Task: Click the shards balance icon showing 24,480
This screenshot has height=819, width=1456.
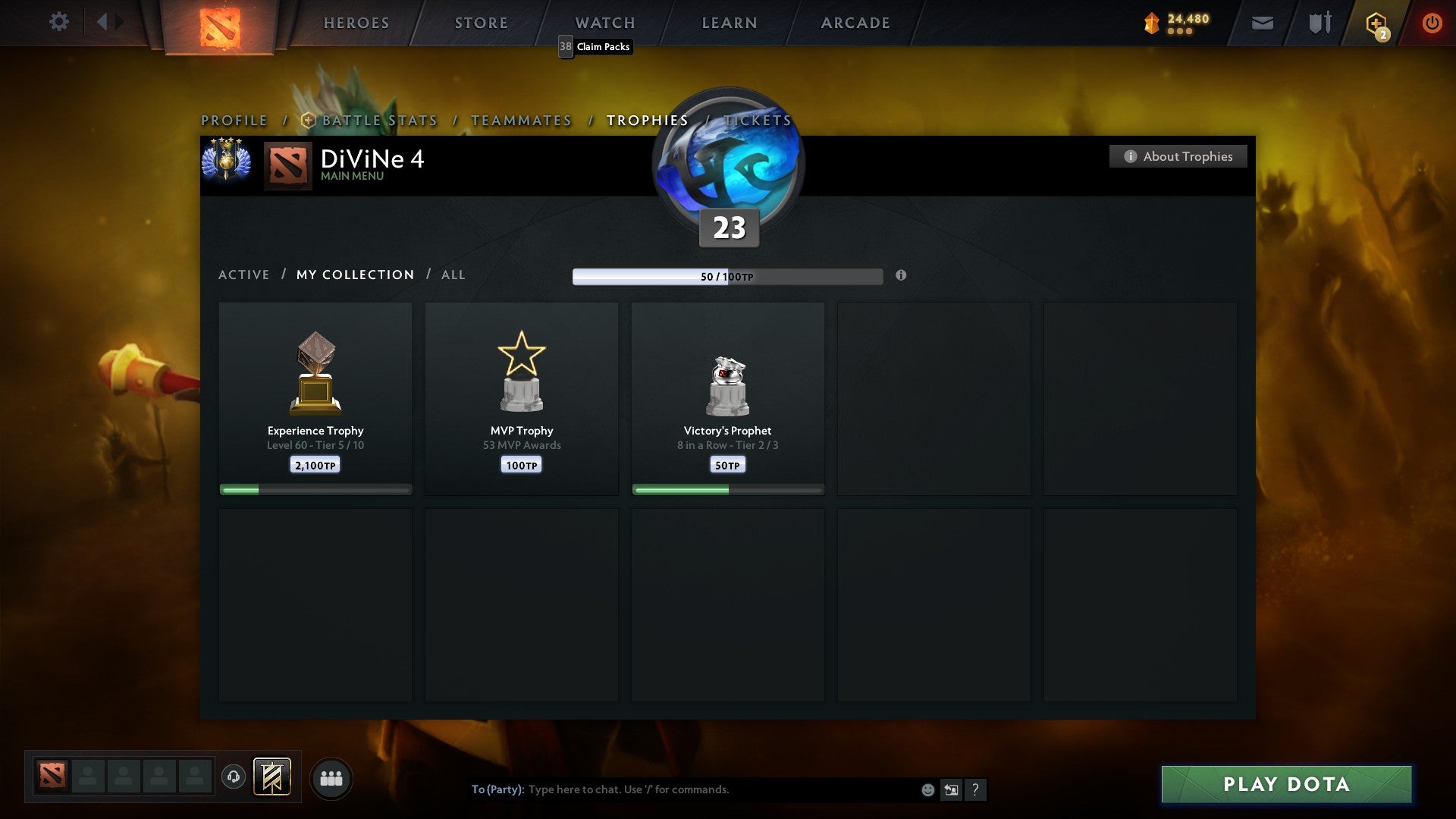Action: (x=1150, y=22)
